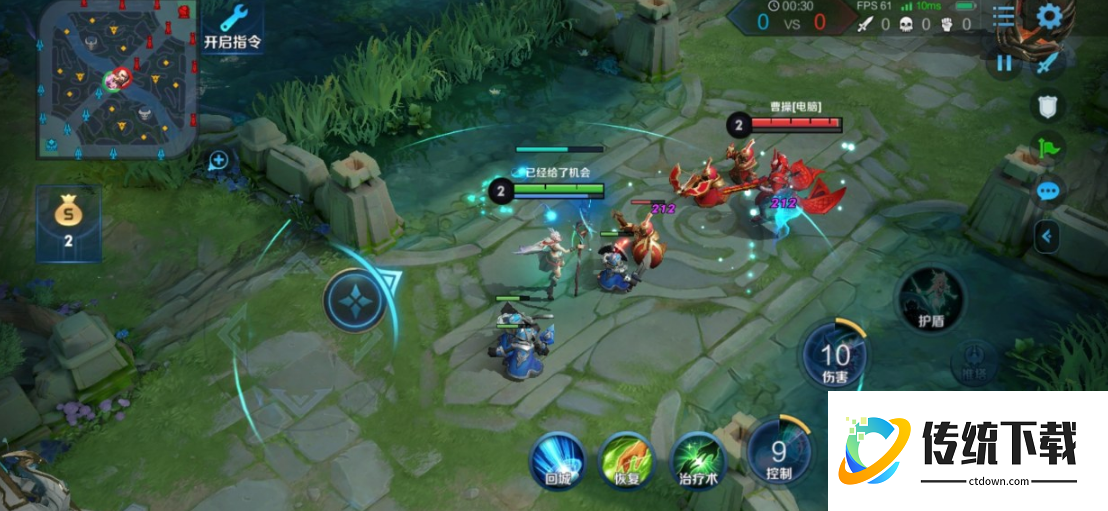Trigger the 伤害 skill button

tap(834, 359)
